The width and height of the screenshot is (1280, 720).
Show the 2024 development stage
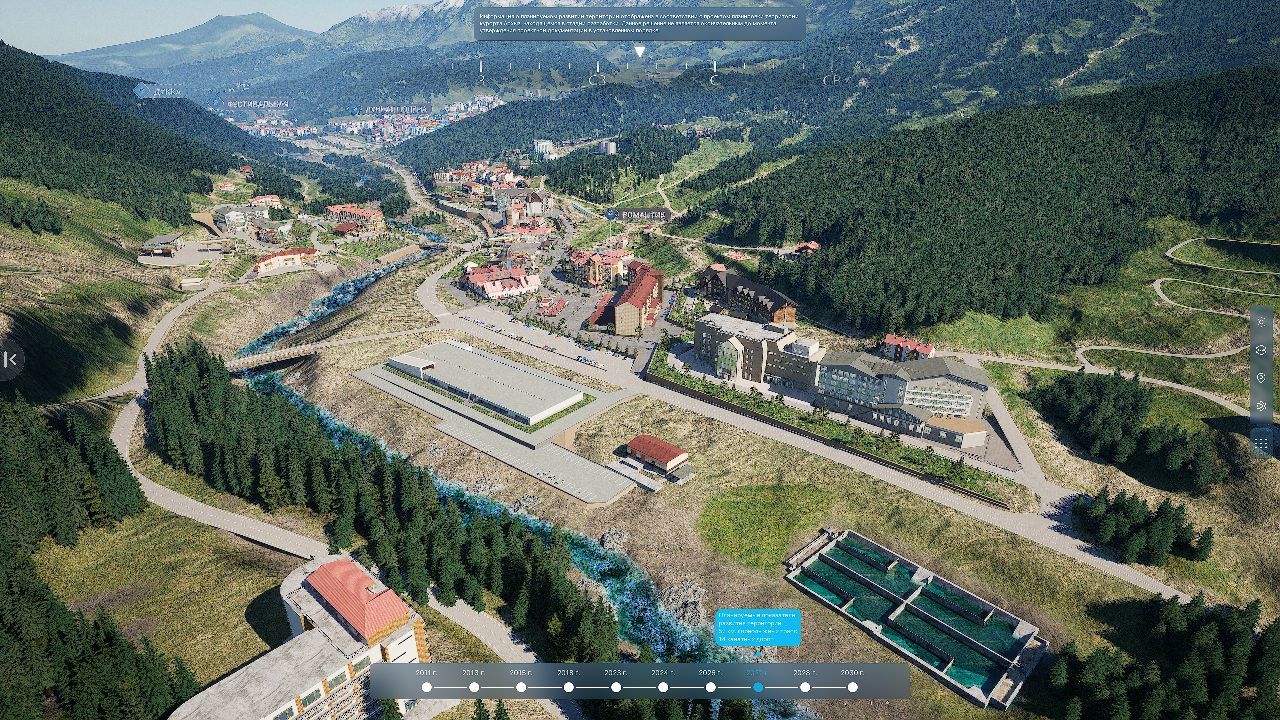pyautogui.click(x=663, y=687)
